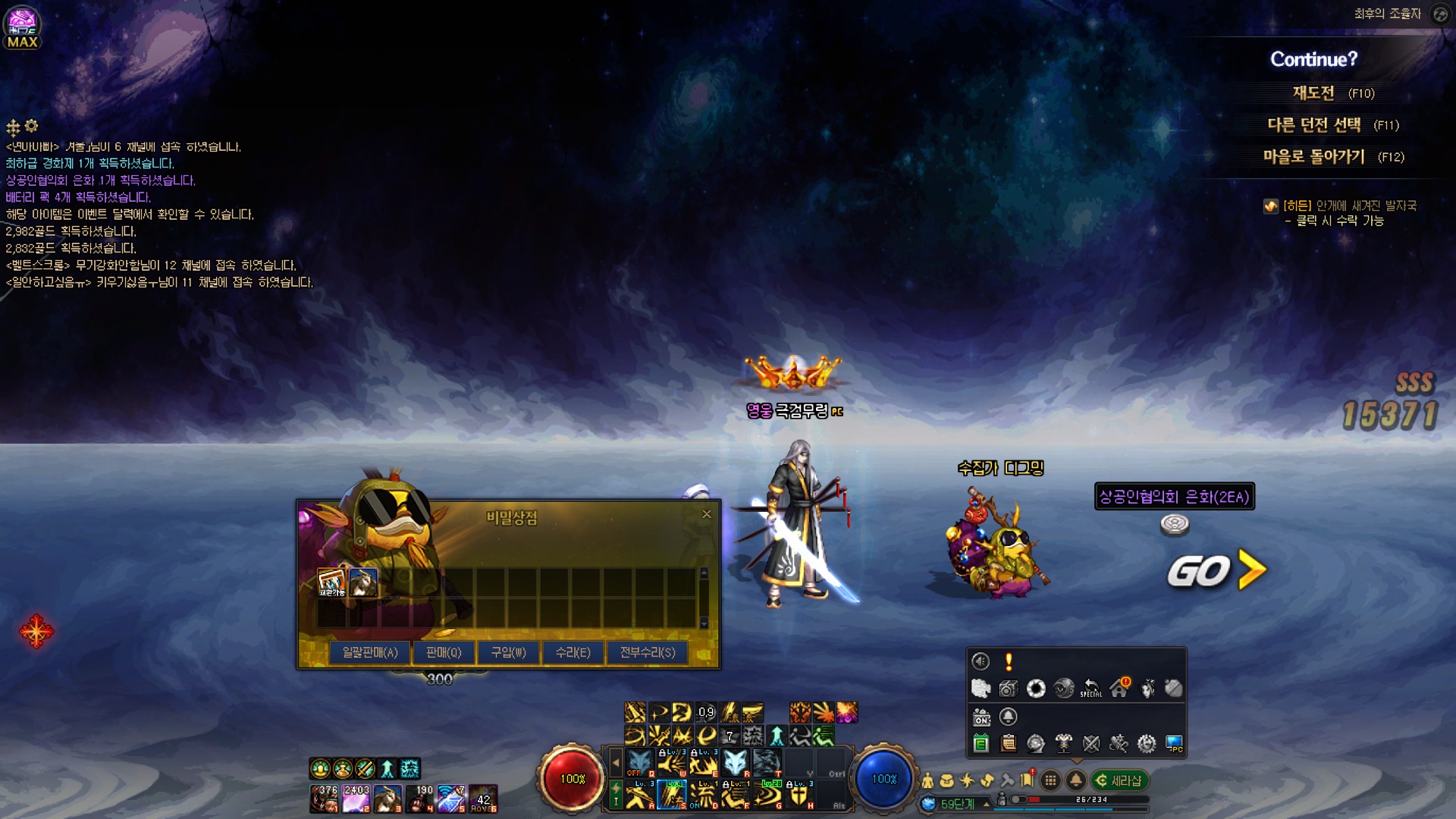Toggle the grid menu button
The width and height of the screenshot is (1456, 819).
pos(1050,780)
